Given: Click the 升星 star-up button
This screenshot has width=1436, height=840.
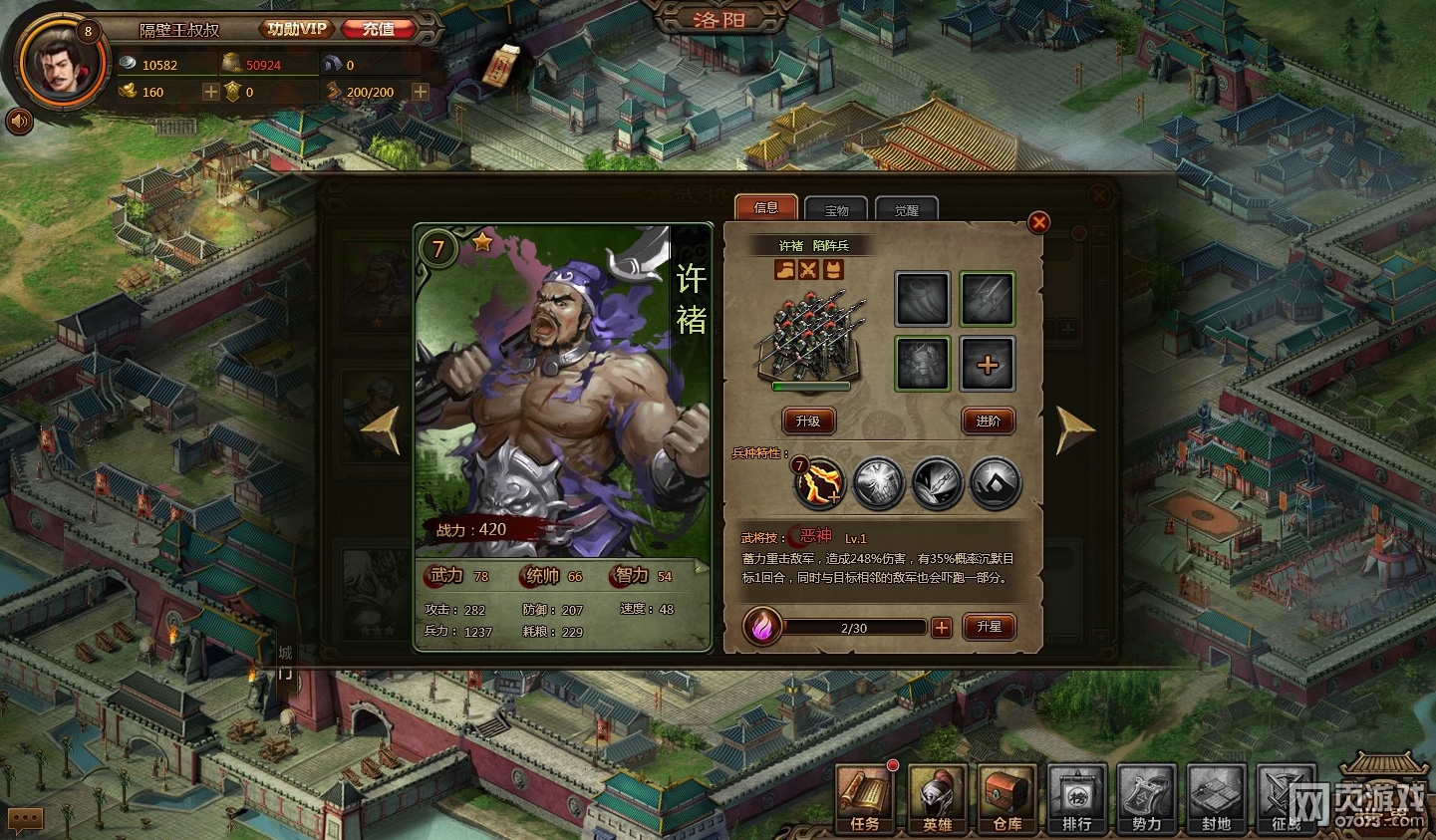Looking at the screenshot, I should click(x=989, y=627).
